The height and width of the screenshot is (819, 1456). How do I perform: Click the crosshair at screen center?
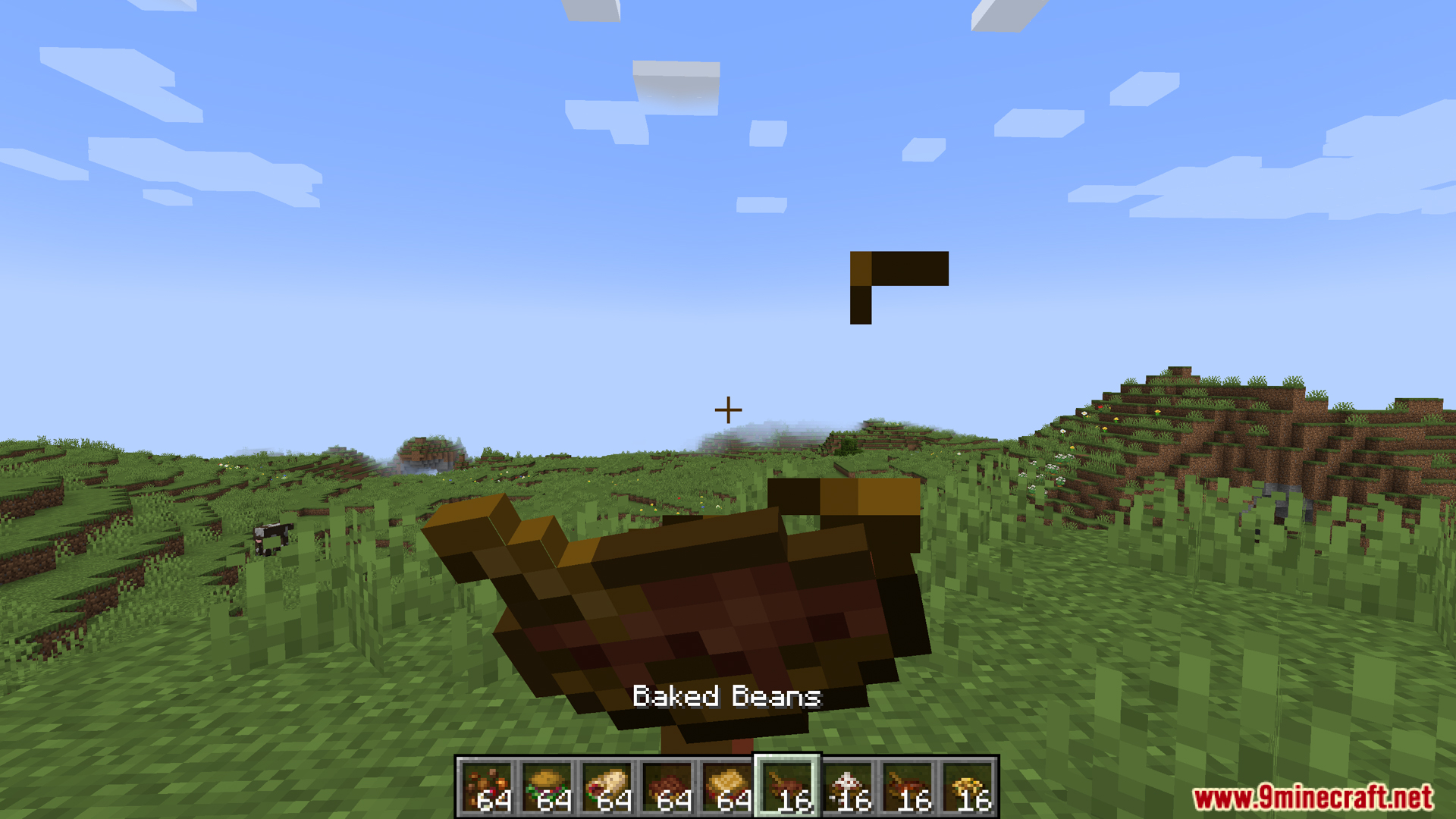click(x=727, y=409)
